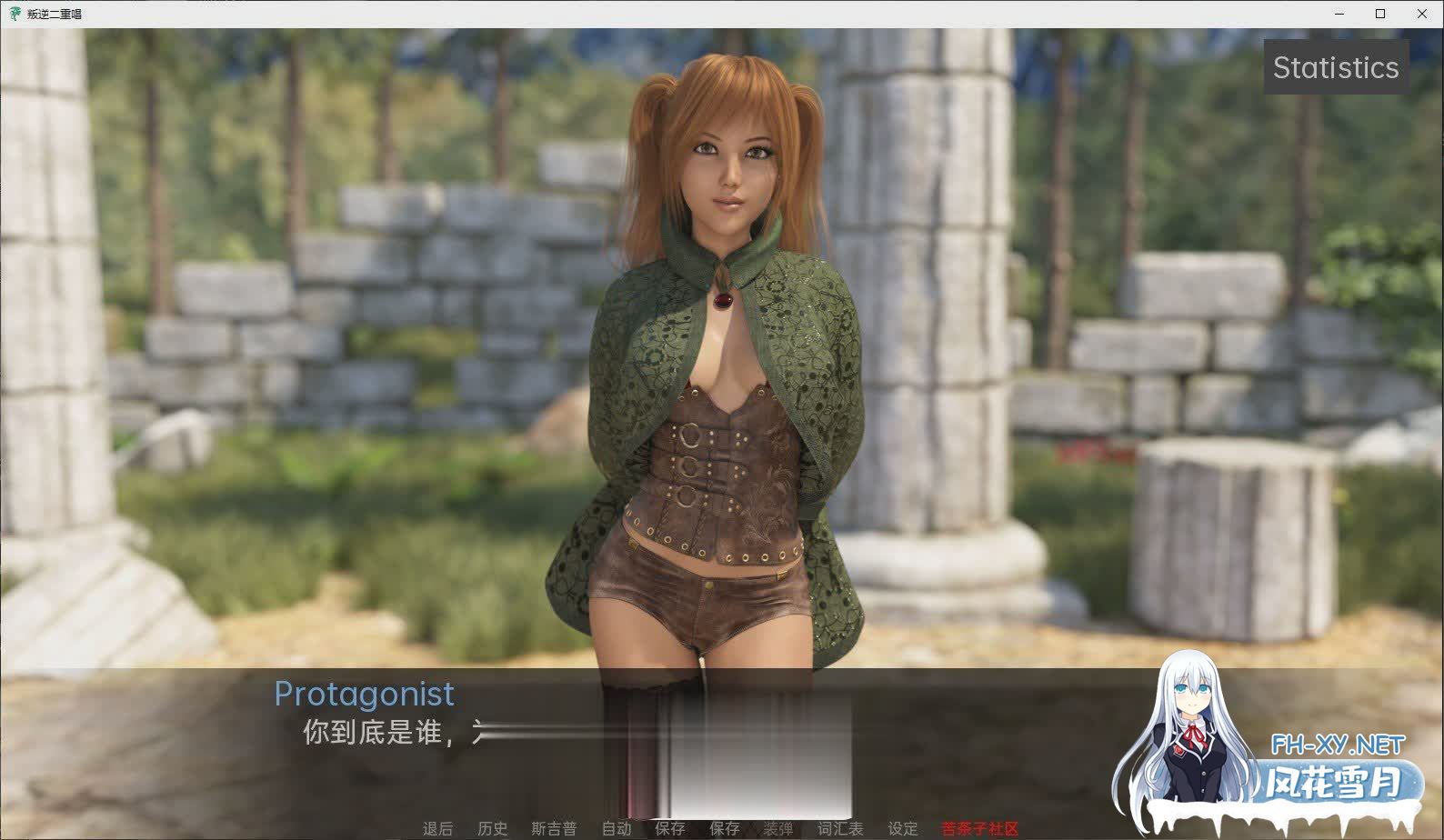This screenshot has height=840, width=1444.
Task: Click the first 保存 (Save) option
Action: click(x=670, y=828)
